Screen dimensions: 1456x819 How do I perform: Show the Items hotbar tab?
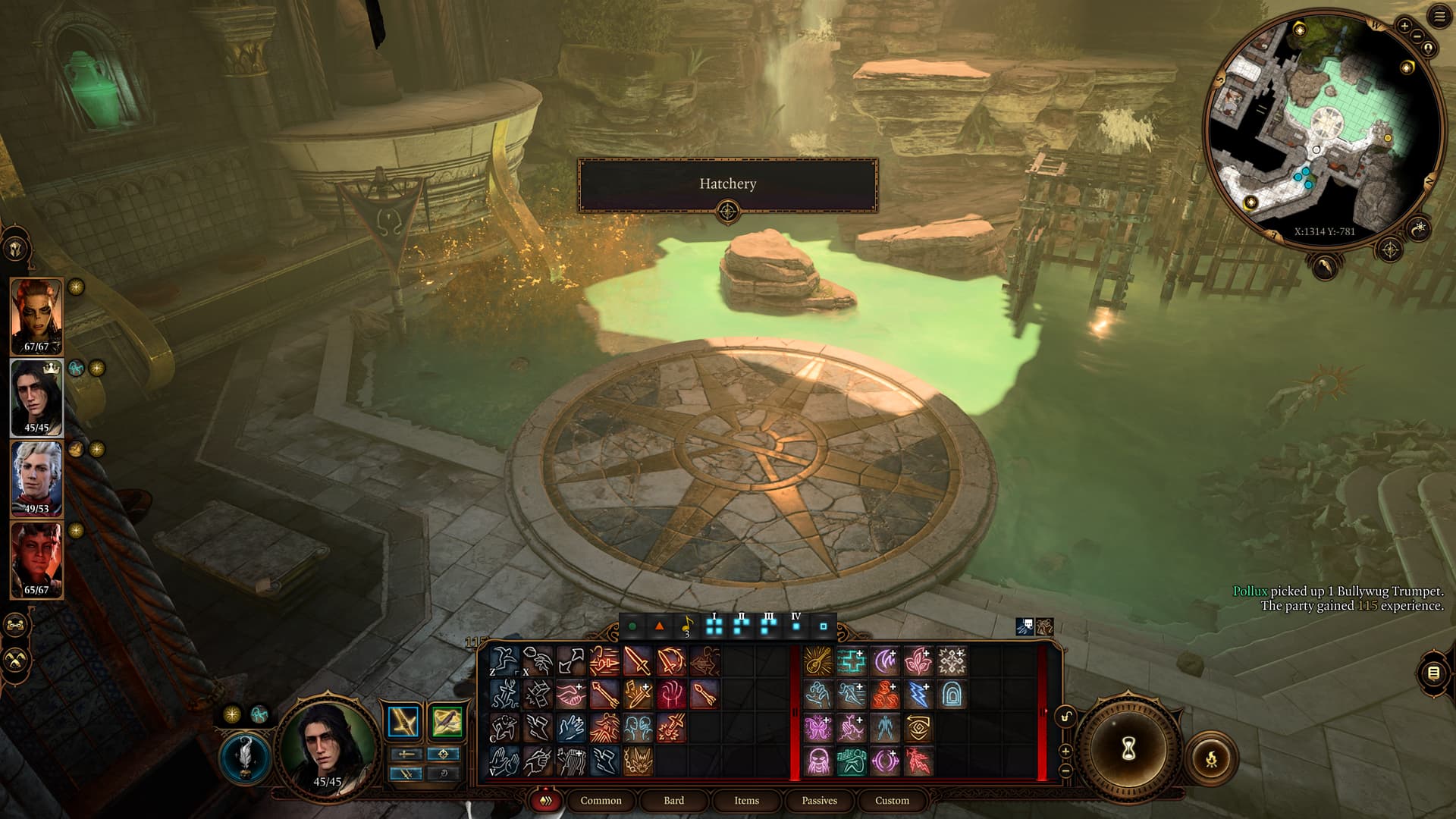[x=746, y=800]
